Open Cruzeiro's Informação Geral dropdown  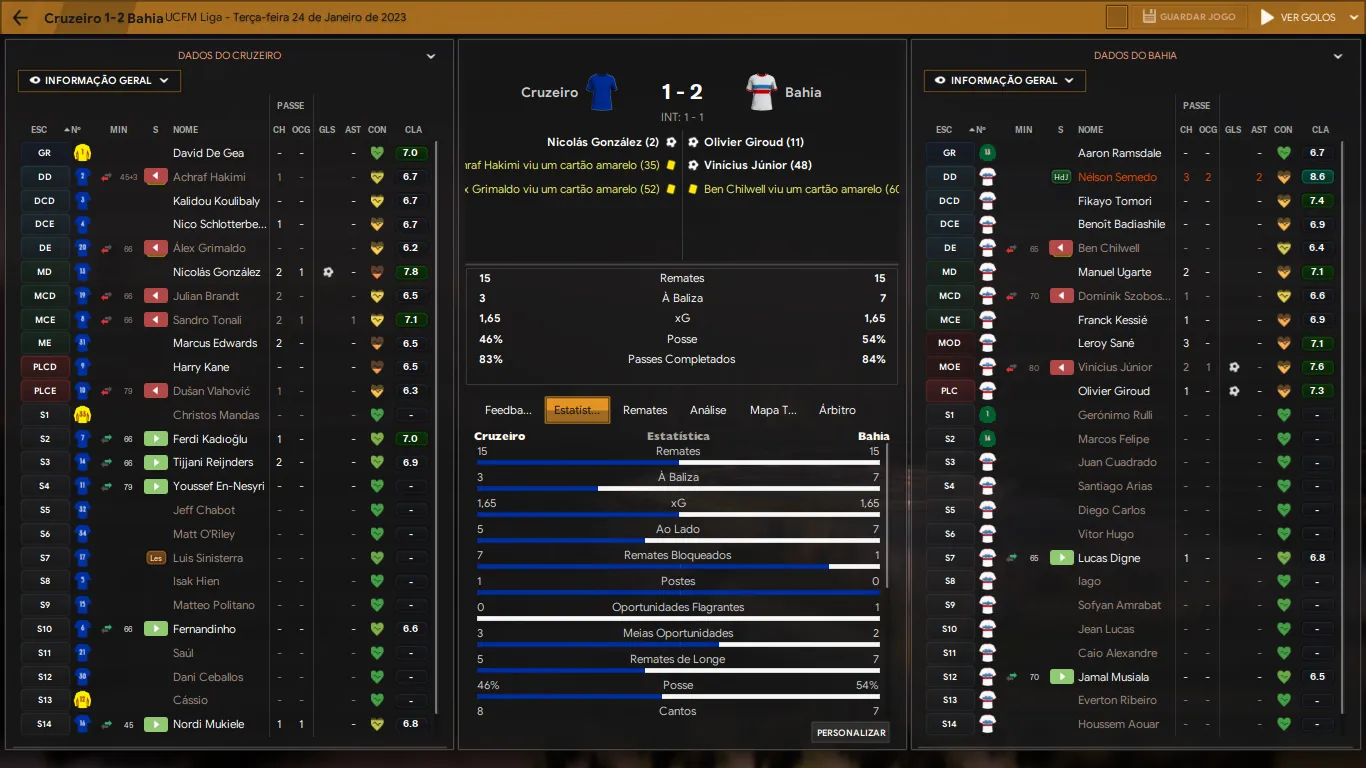click(x=99, y=81)
